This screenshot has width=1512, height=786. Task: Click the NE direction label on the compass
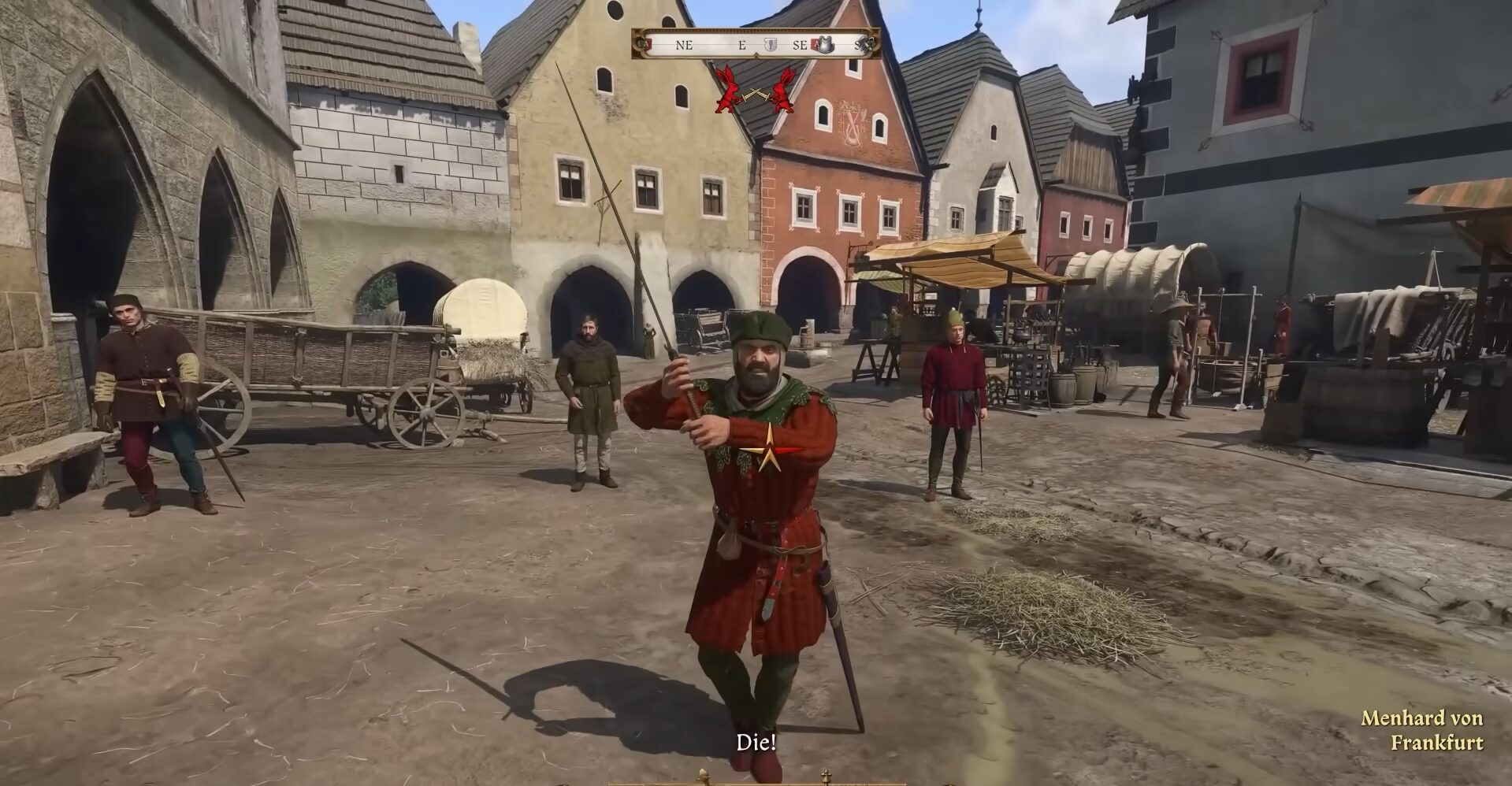click(x=684, y=44)
